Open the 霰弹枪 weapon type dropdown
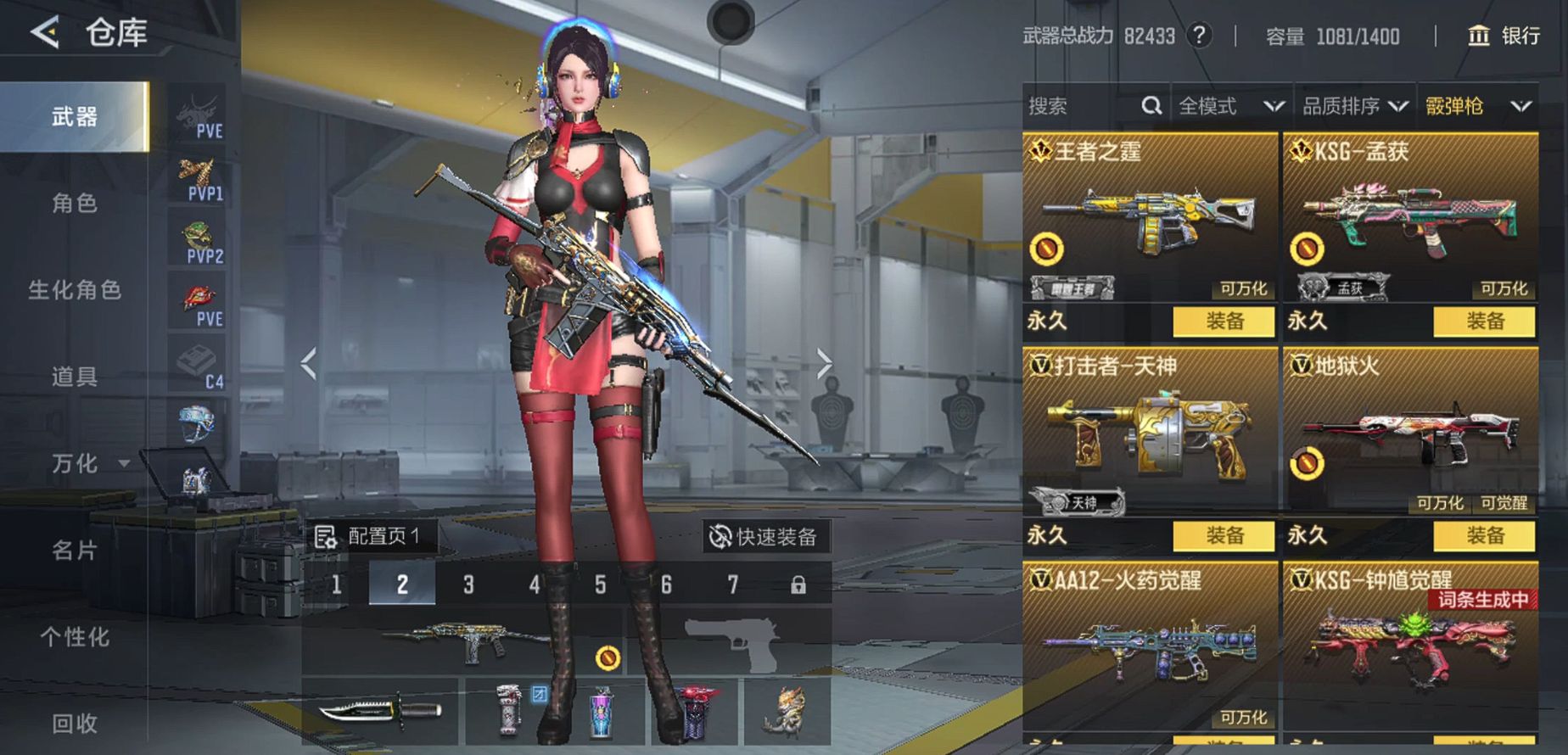The width and height of the screenshot is (1568, 755). 1477,106
